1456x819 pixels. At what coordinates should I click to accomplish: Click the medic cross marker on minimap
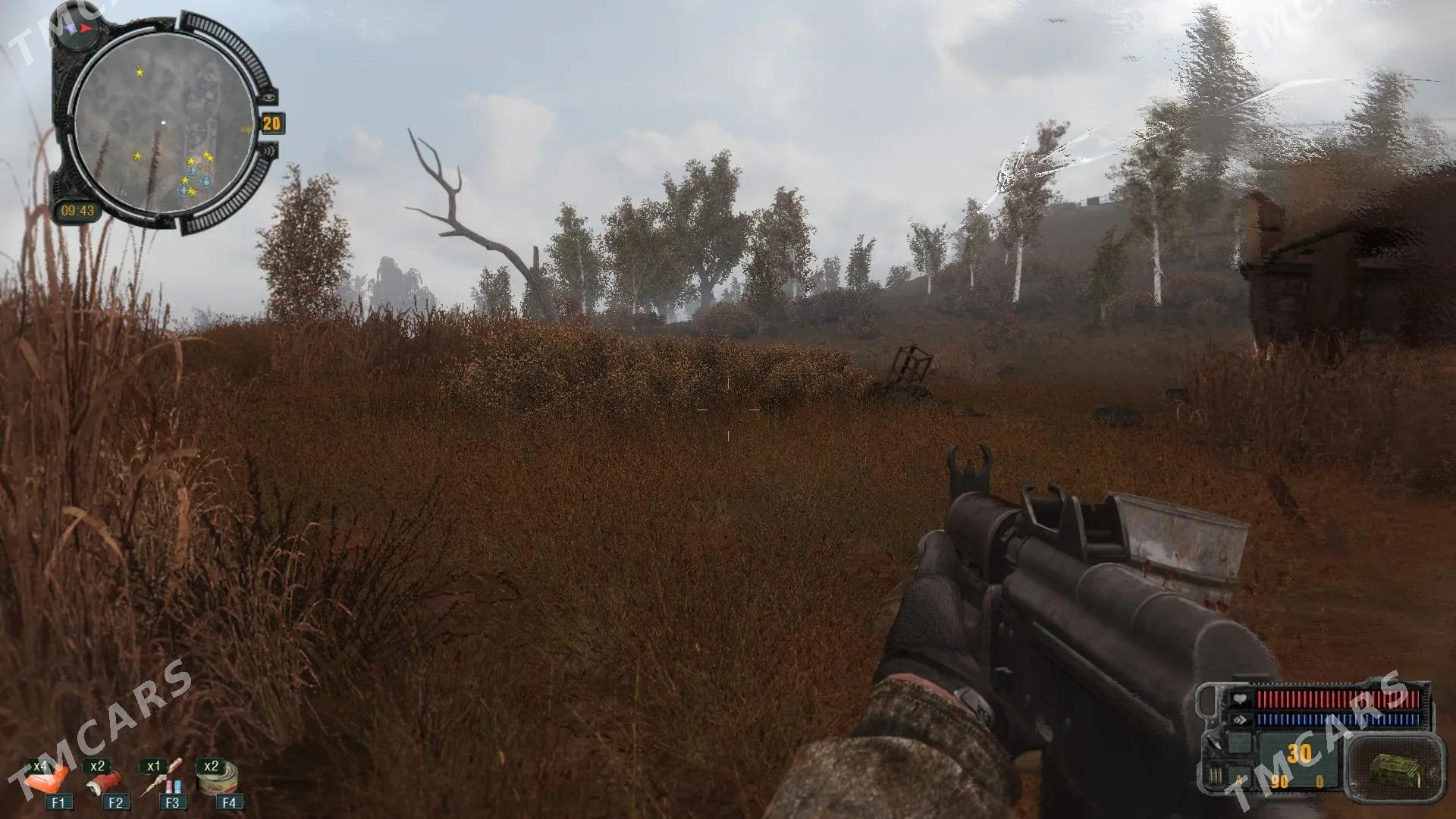click(x=184, y=190)
